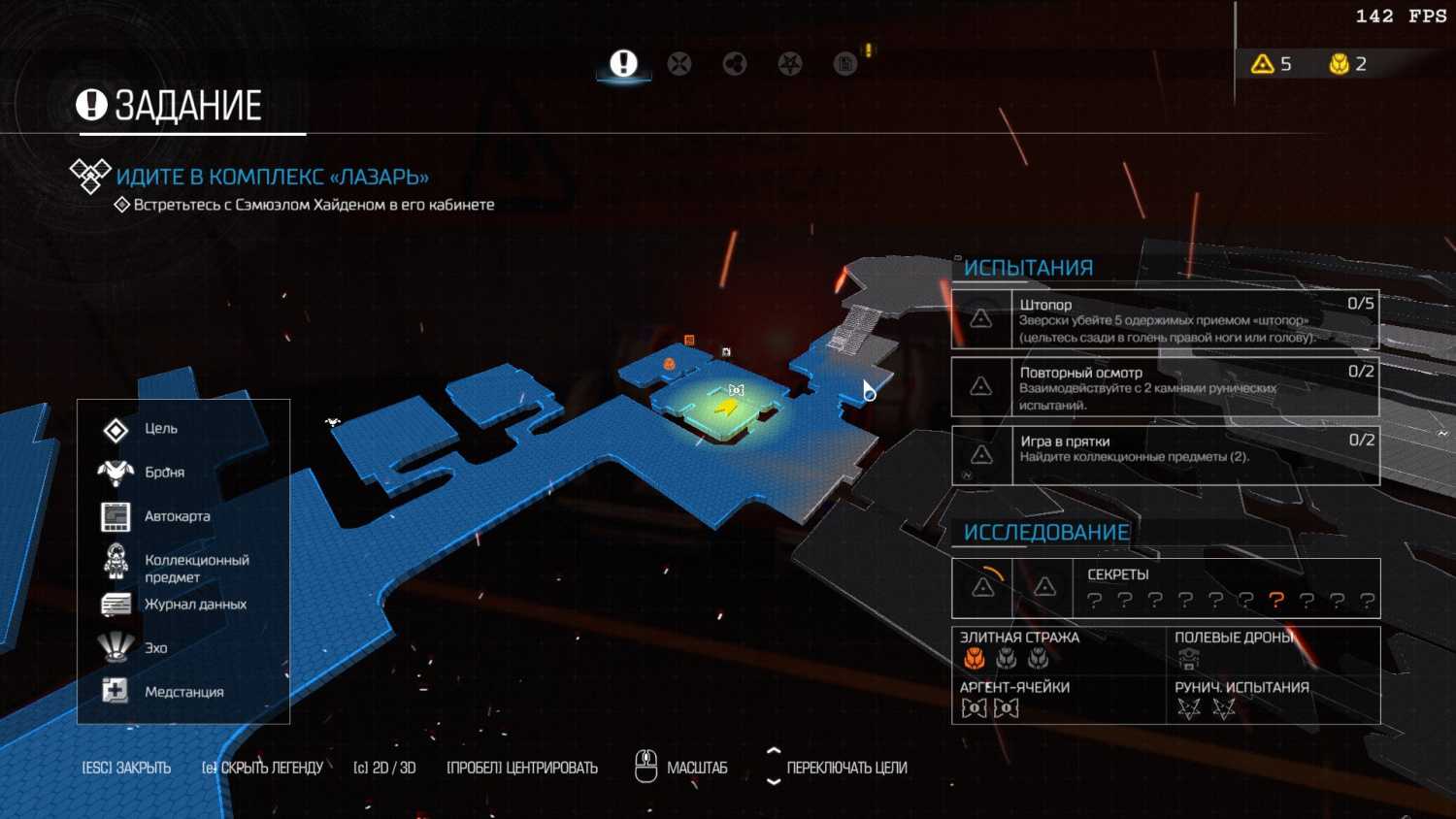
Task: Select the active Mission tab exclamation icon
Action: tap(623, 64)
